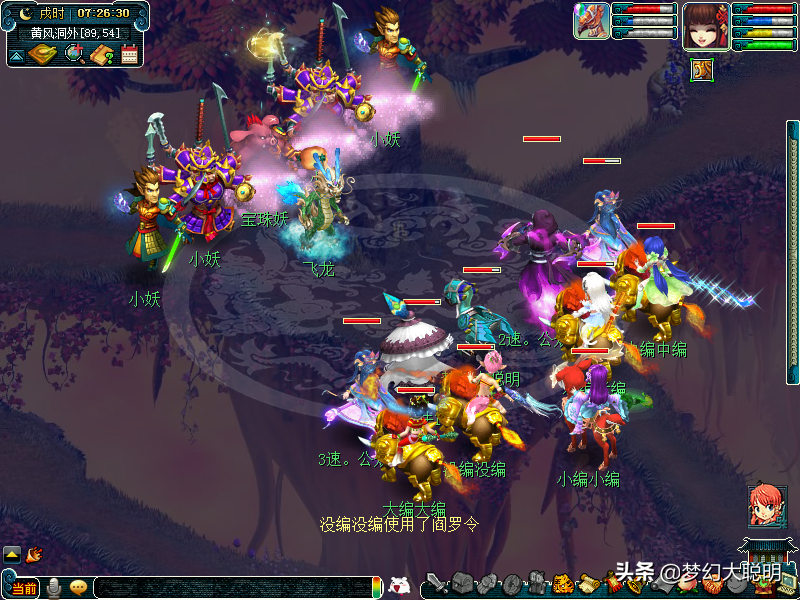Switch the chat channel labeled 当前

point(24,588)
